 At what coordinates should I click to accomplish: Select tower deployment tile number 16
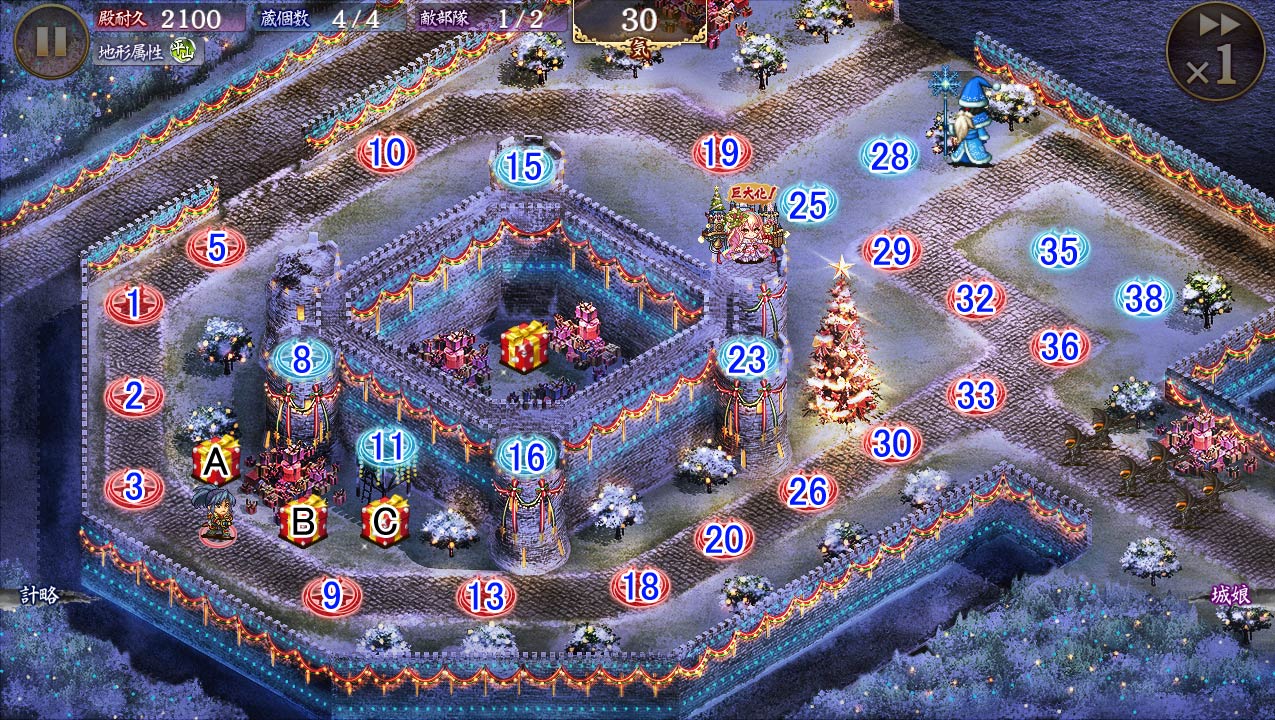[x=526, y=457]
